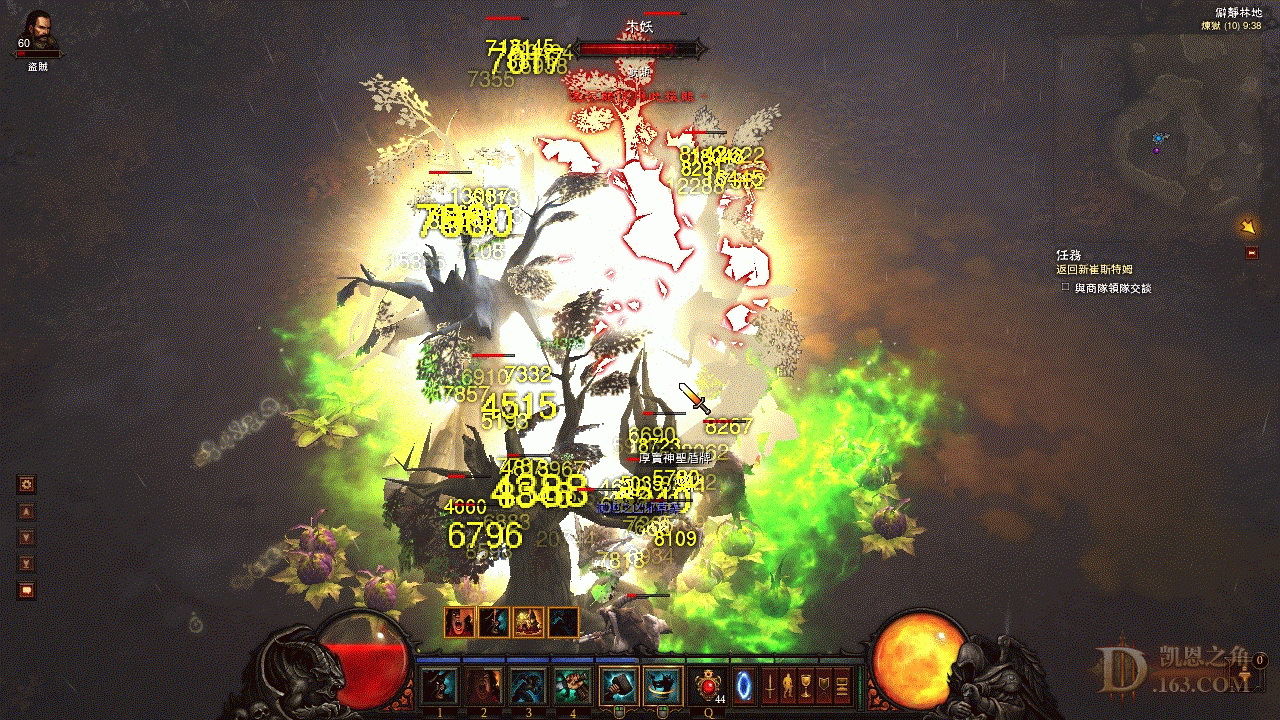
Task: Pick up the 厚實神聖盾牌 item label
Action: tap(673, 458)
